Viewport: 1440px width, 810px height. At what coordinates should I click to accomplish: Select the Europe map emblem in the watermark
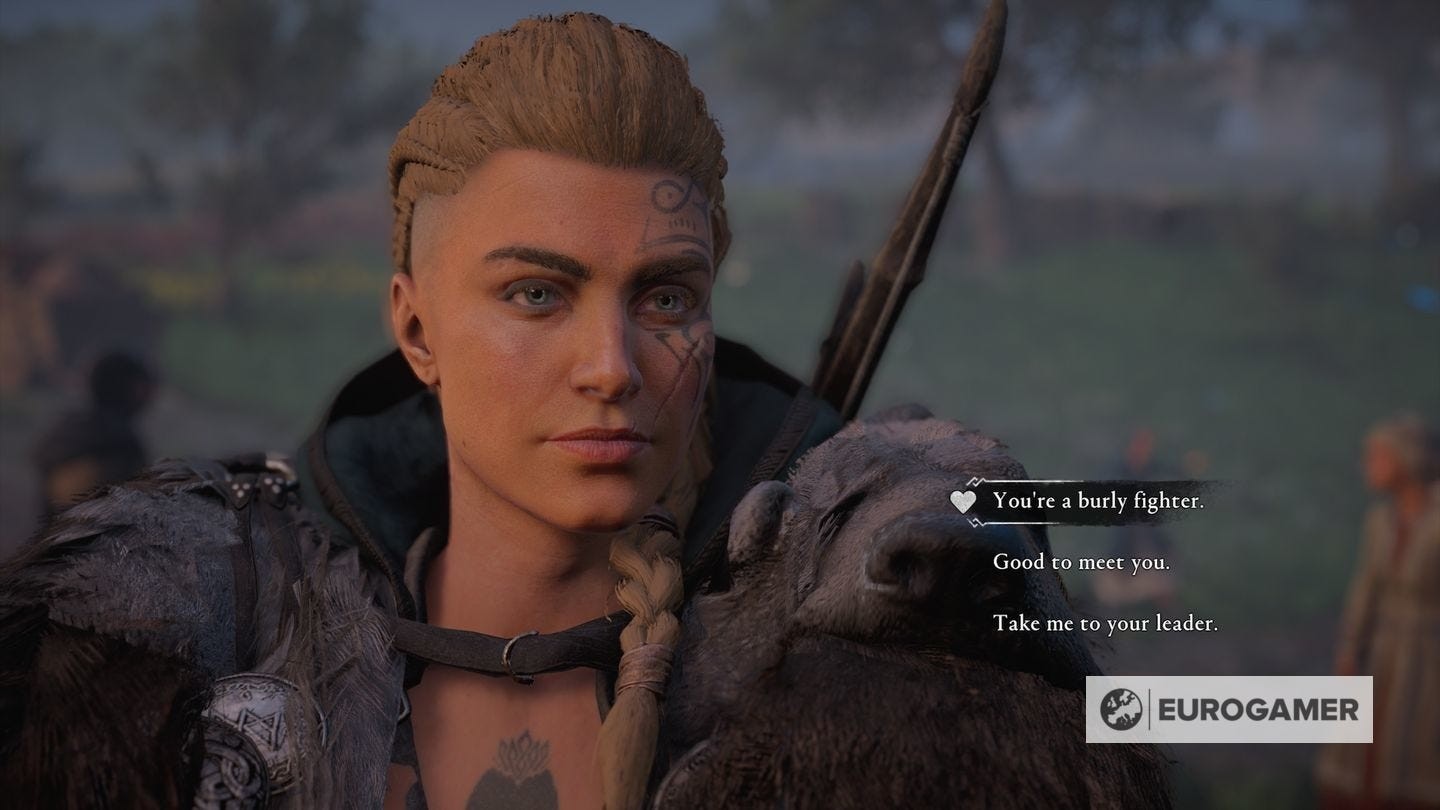point(1122,708)
